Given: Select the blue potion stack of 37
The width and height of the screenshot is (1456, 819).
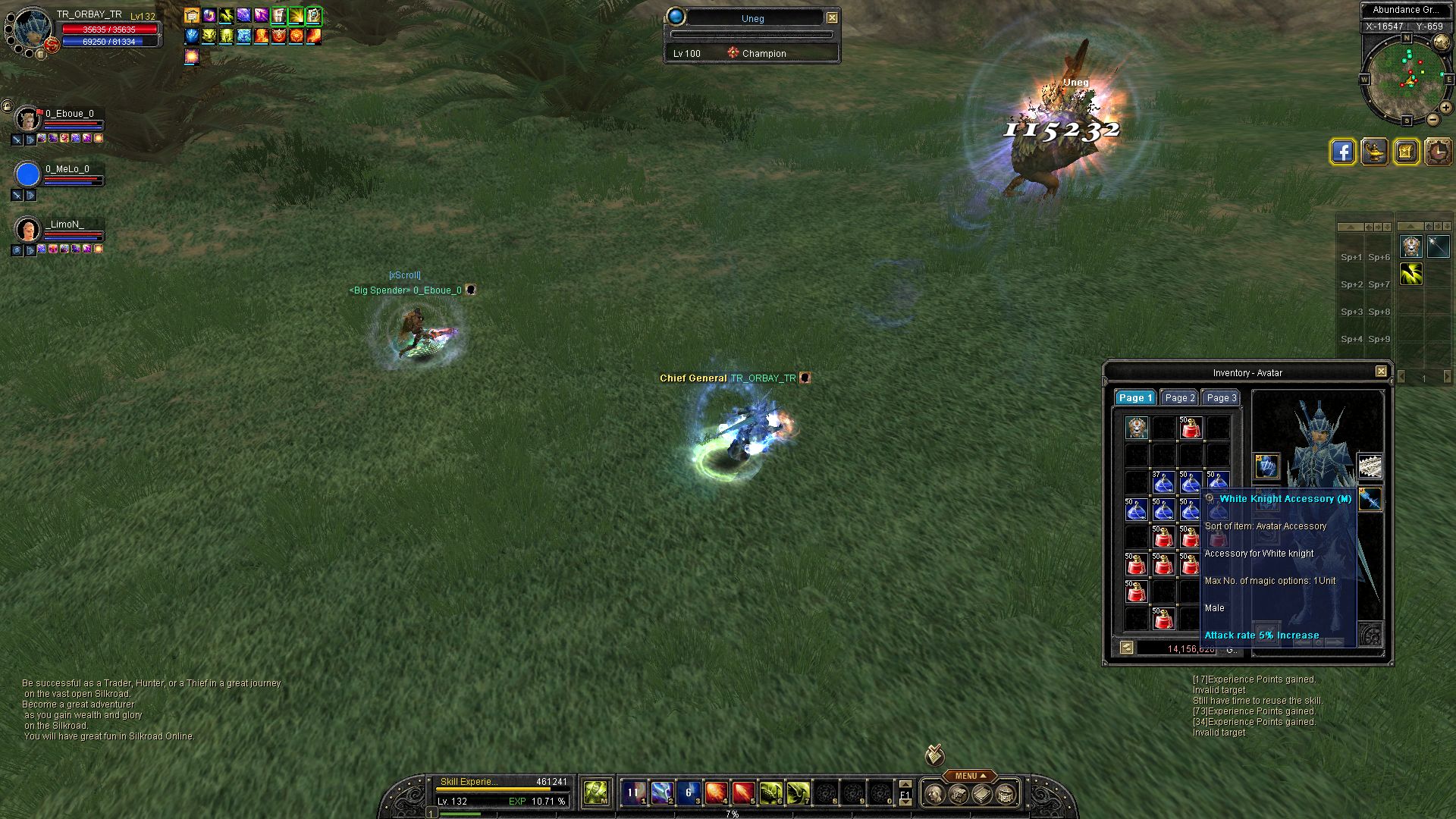Looking at the screenshot, I should click(1163, 482).
